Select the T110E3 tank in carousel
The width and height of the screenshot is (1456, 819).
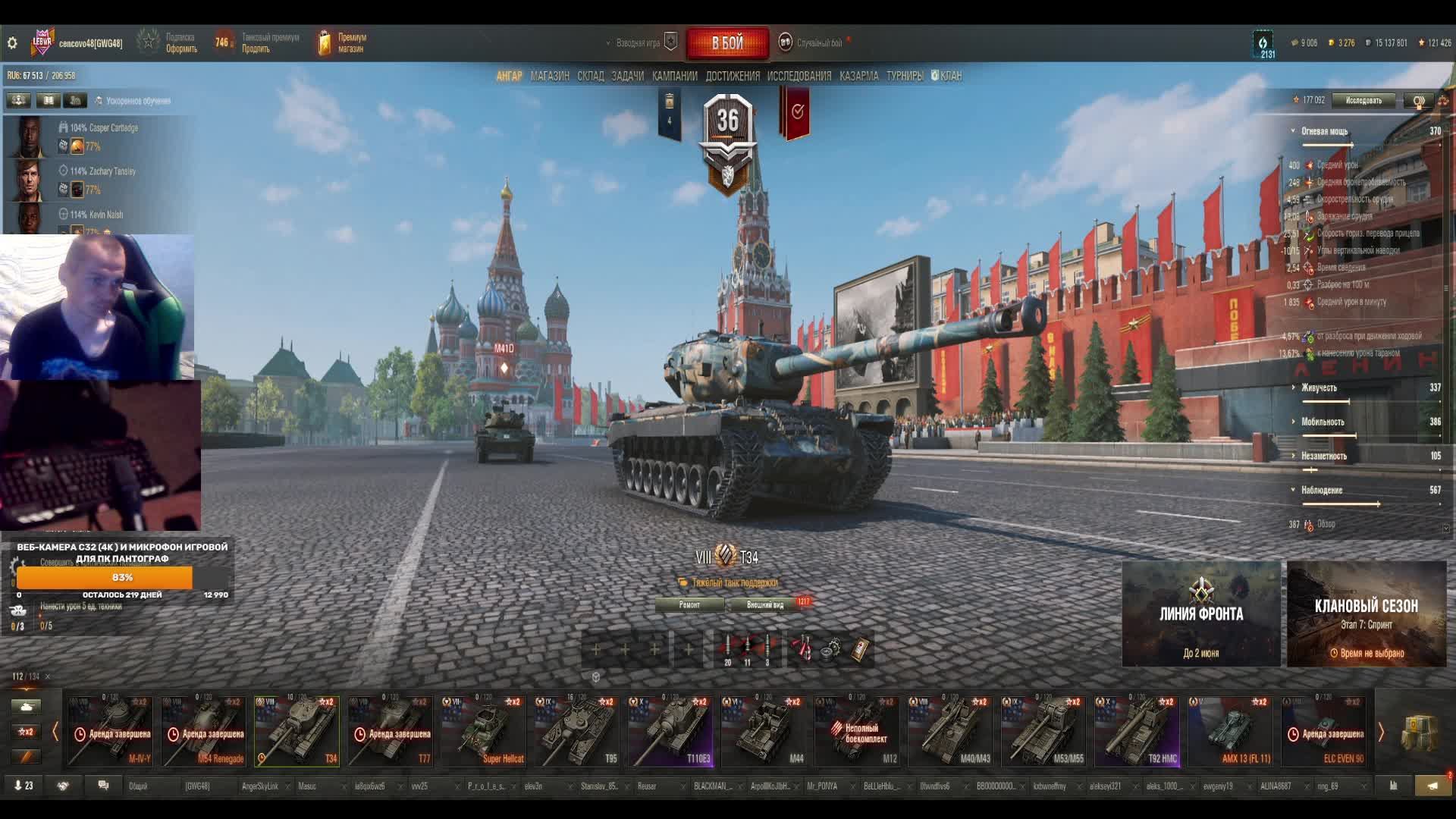tap(670, 731)
